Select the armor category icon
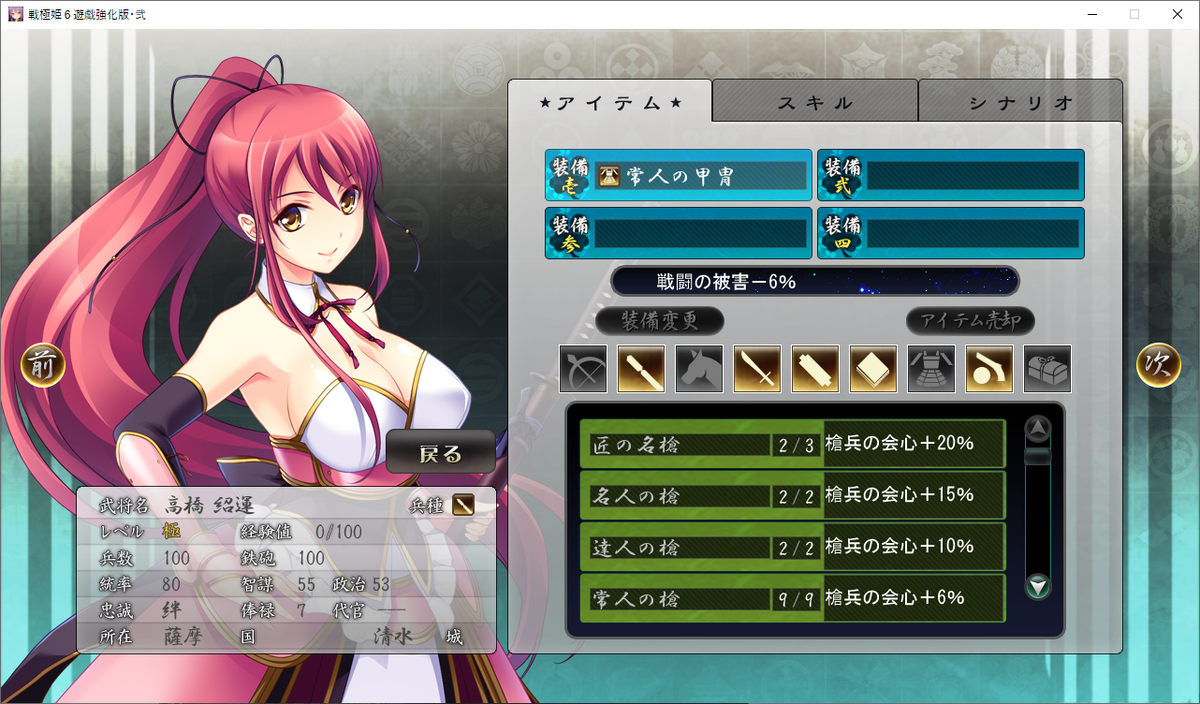 coord(932,369)
